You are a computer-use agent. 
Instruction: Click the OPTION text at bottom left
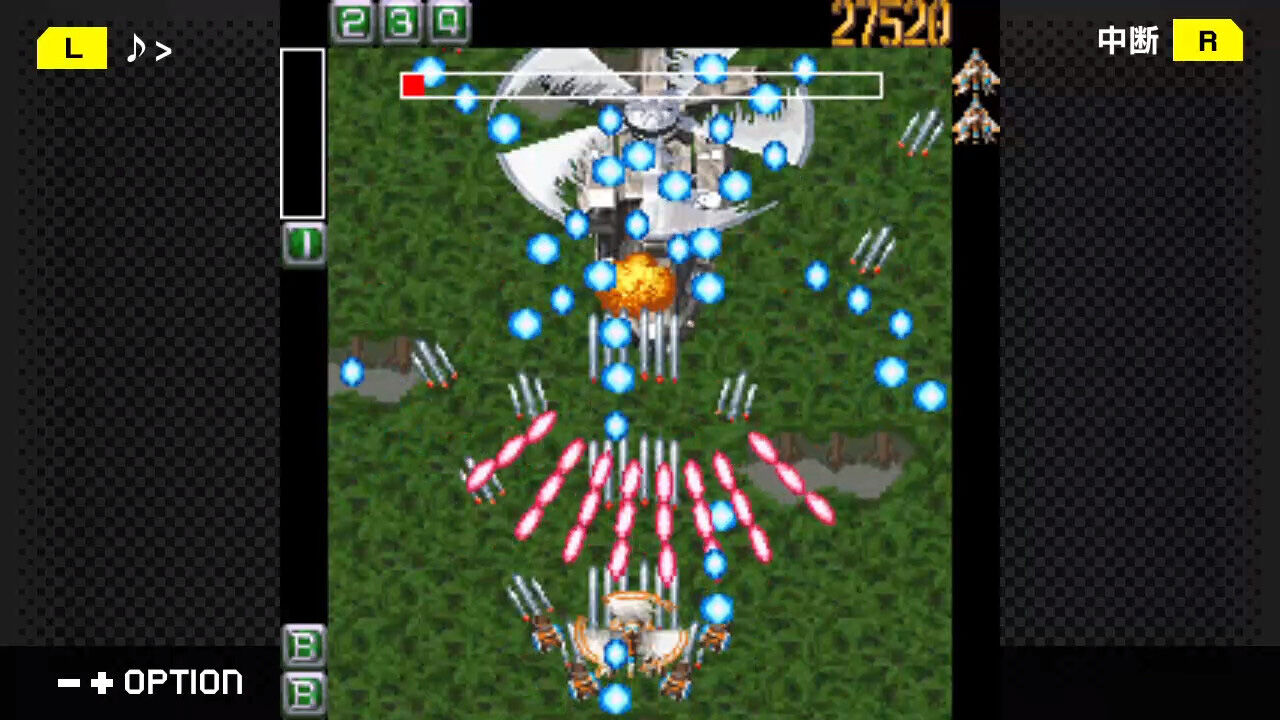tap(183, 682)
